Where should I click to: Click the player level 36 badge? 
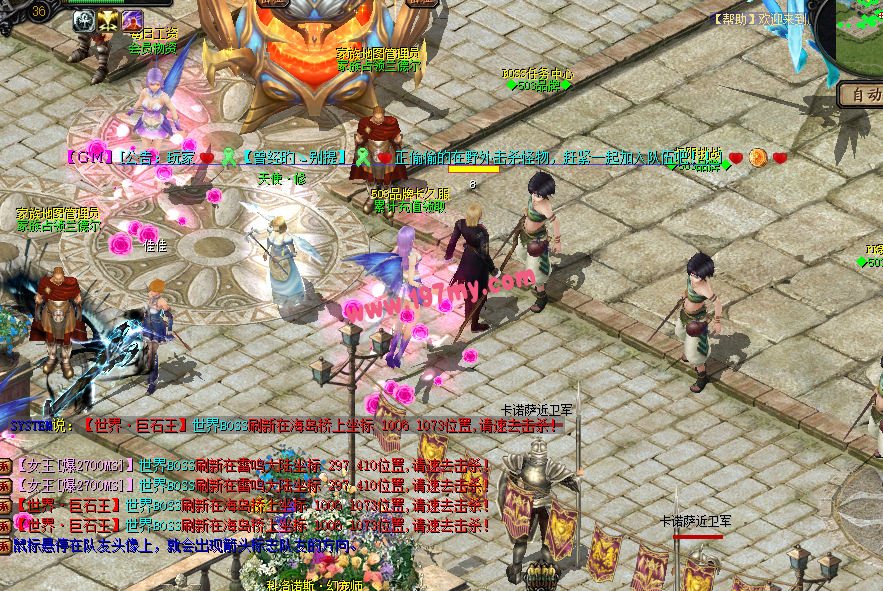pos(40,11)
